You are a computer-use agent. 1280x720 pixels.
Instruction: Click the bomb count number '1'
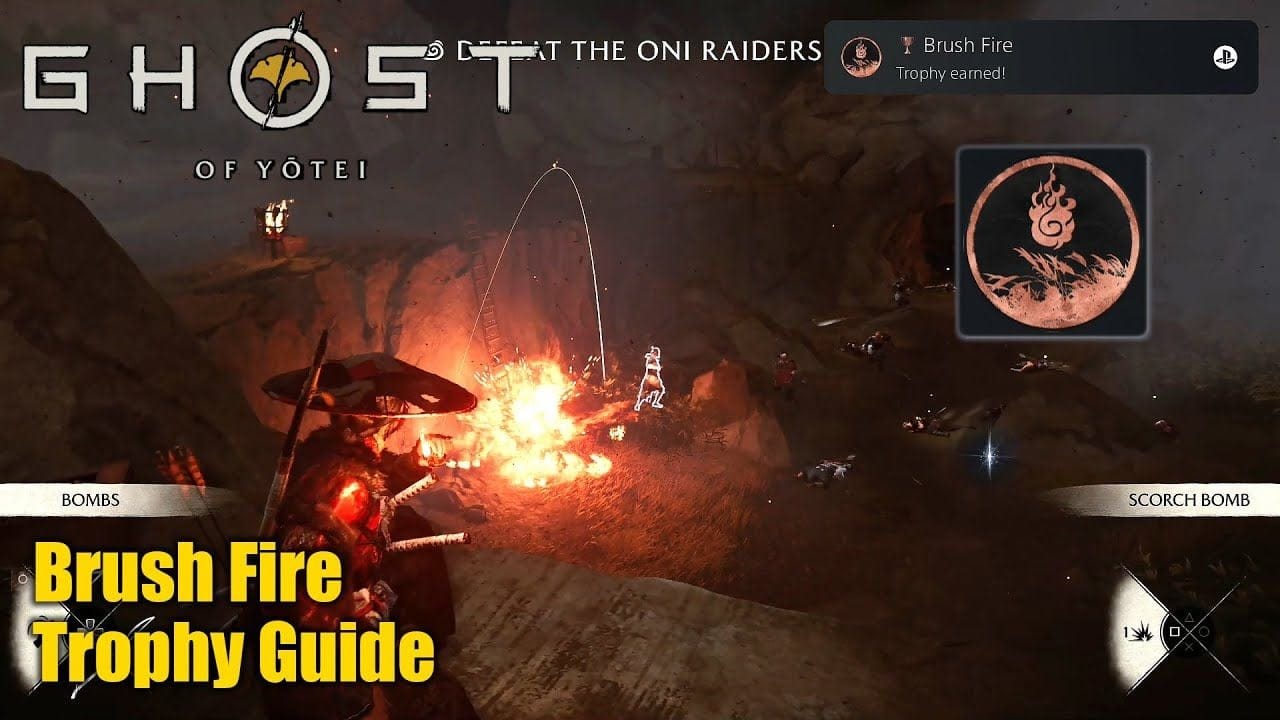1127,631
